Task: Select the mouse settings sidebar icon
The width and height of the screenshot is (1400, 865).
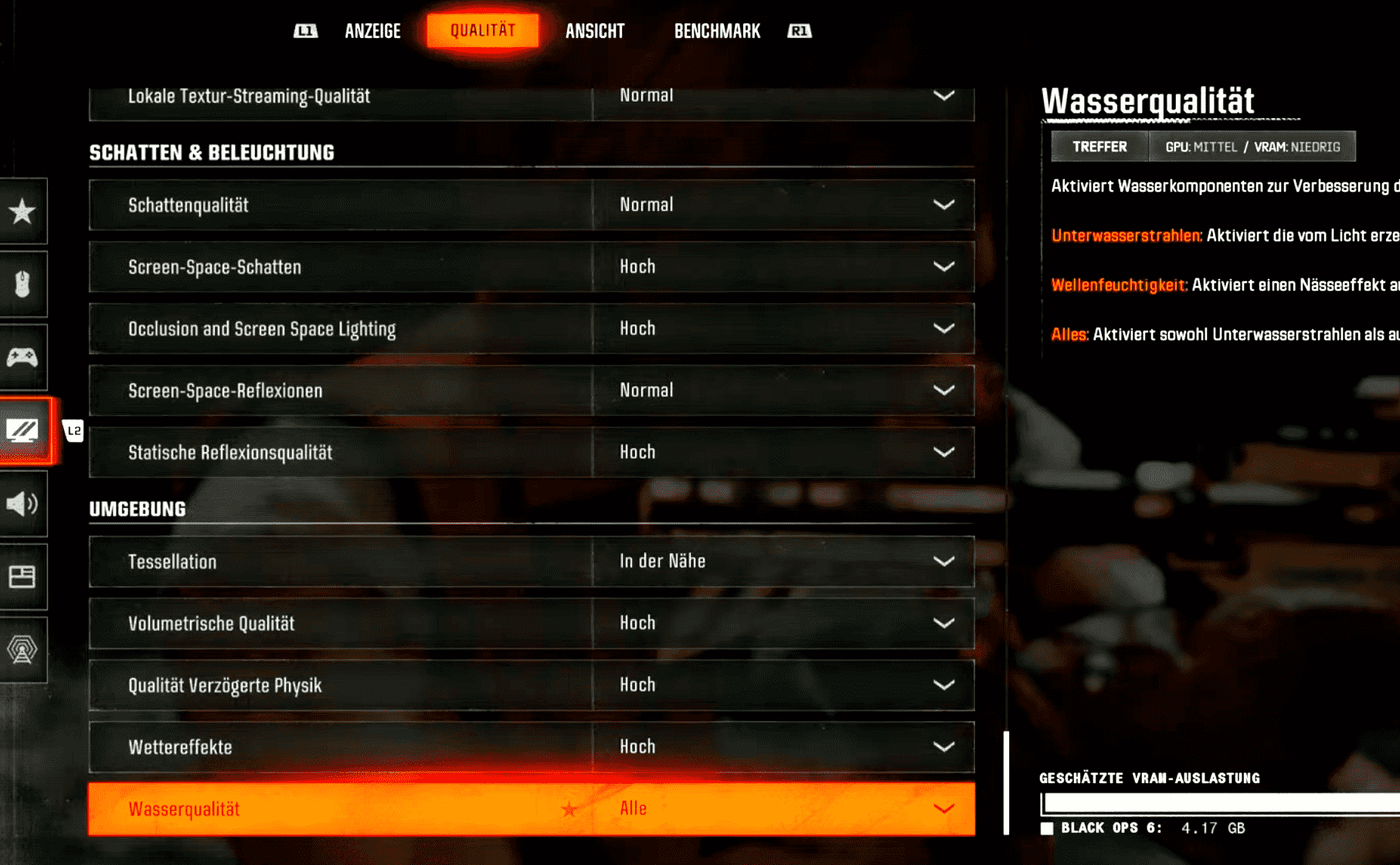Action: click(22, 284)
